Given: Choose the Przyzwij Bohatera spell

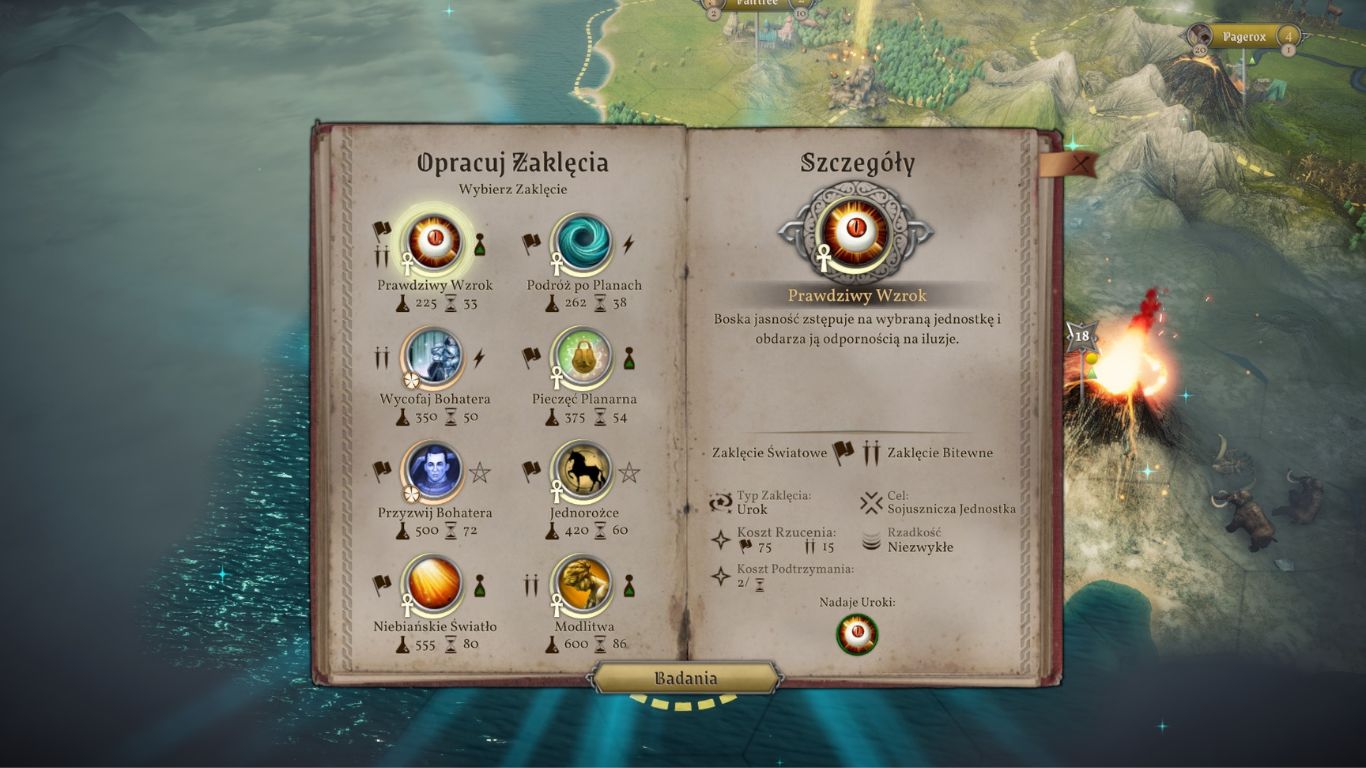Looking at the screenshot, I should (434, 471).
